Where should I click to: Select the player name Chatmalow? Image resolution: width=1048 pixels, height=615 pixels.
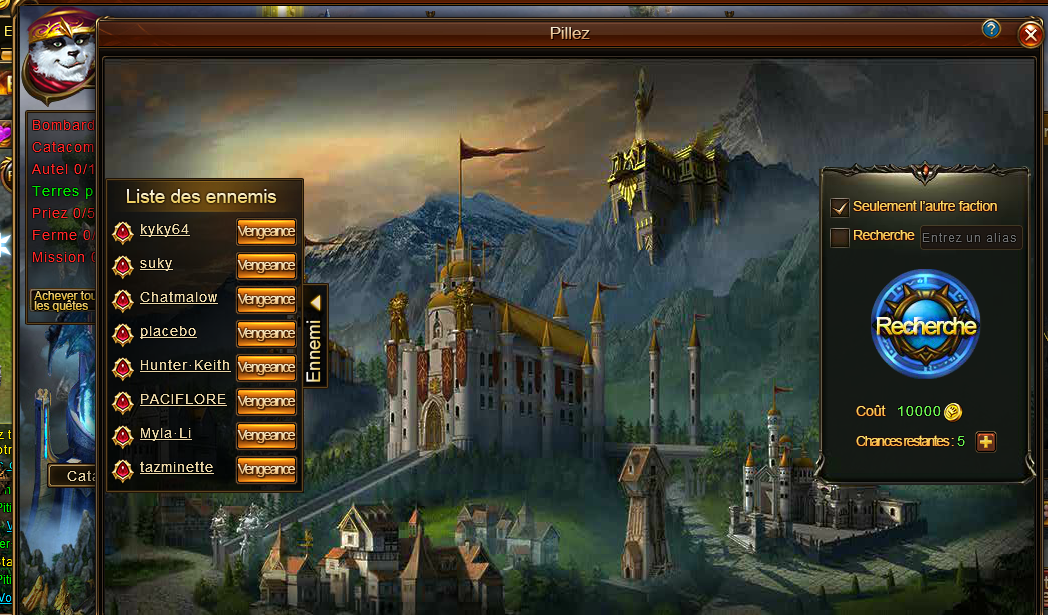click(x=178, y=298)
